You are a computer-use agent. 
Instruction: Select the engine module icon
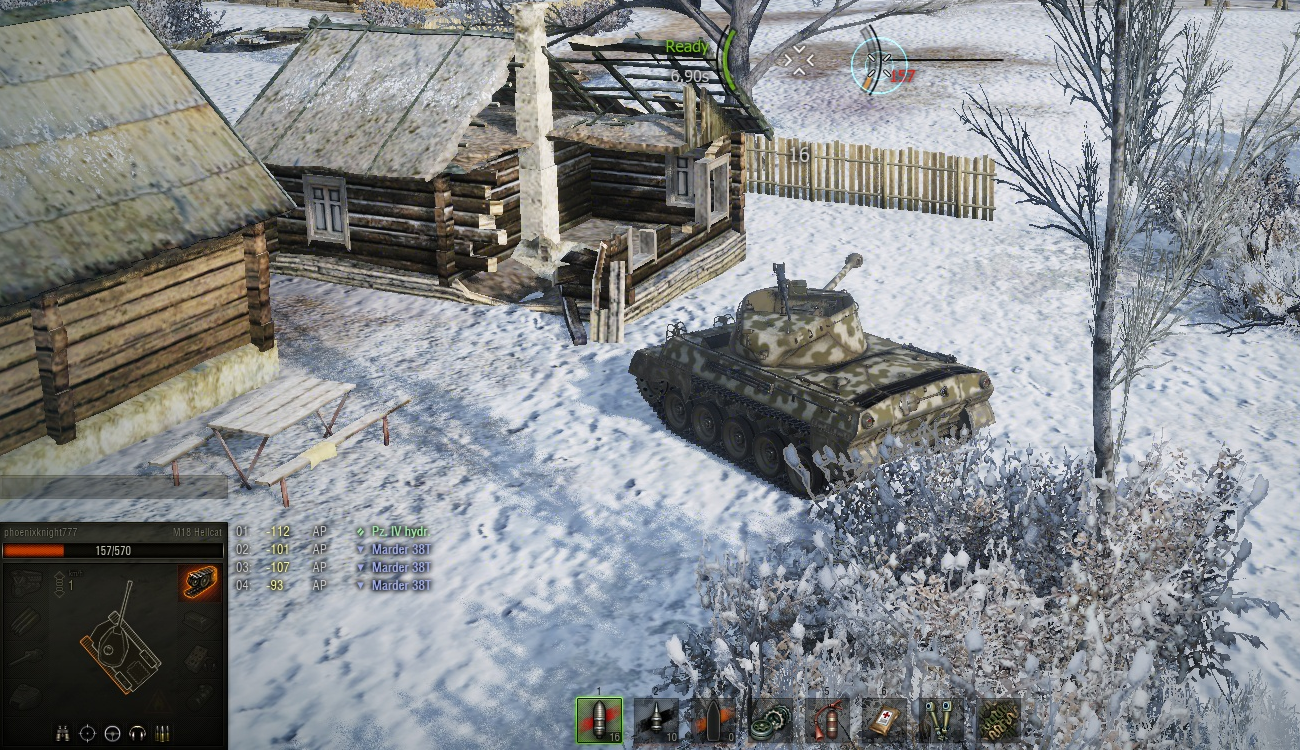(x=26, y=582)
